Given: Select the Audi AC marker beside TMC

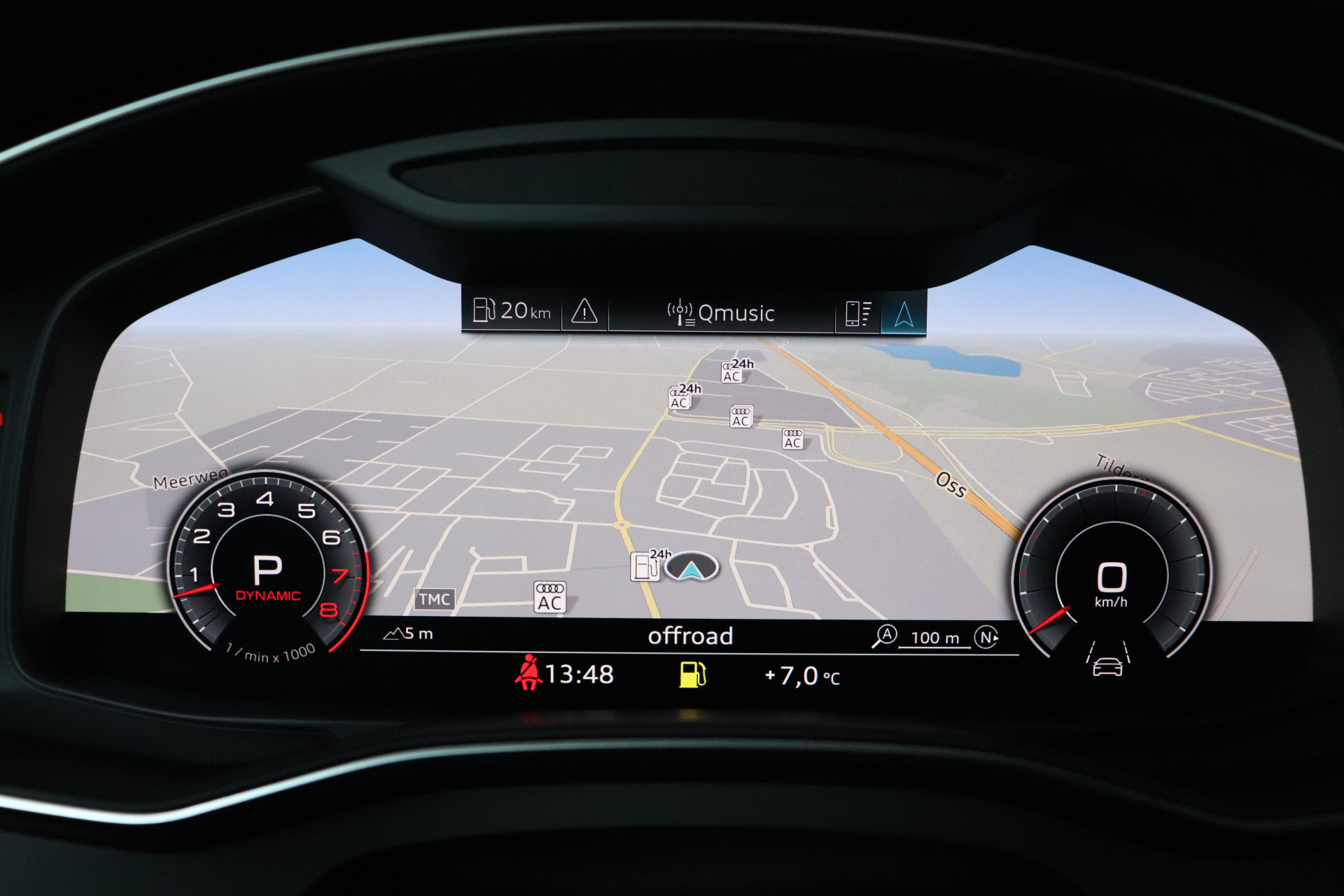Looking at the screenshot, I should click(x=549, y=597).
